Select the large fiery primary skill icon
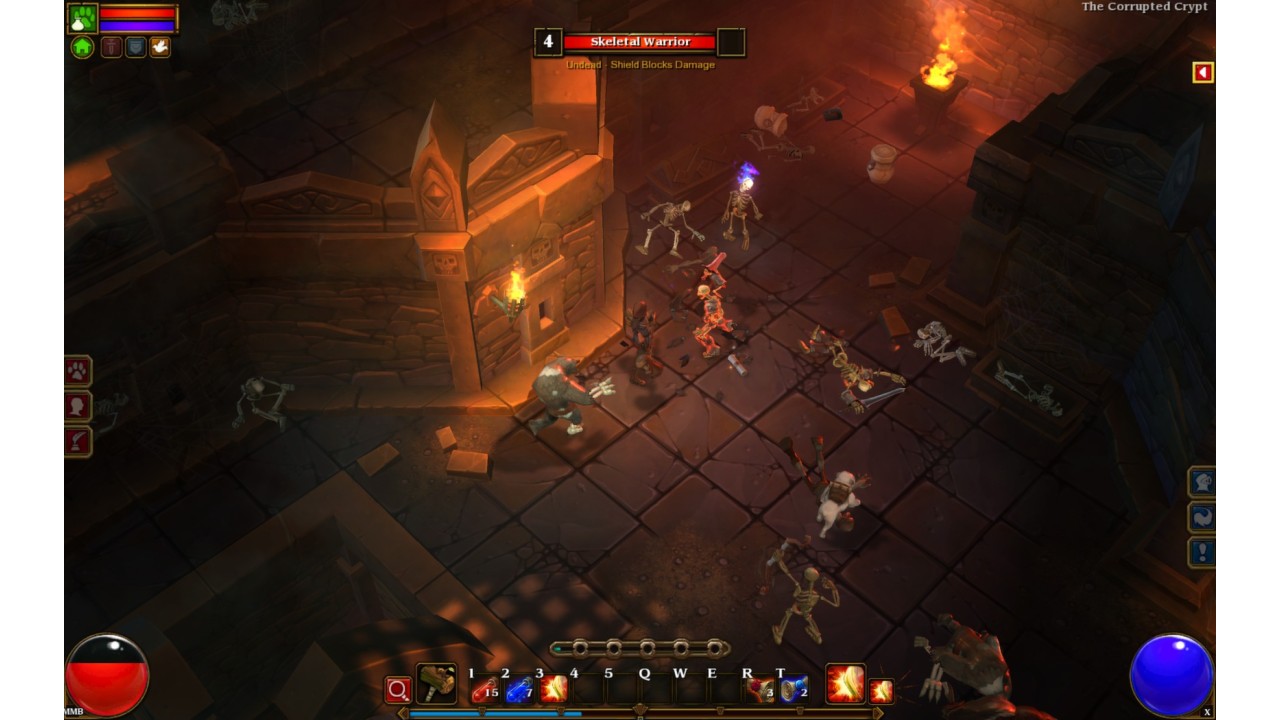Image resolution: width=1280 pixels, height=720 pixels. click(x=845, y=684)
